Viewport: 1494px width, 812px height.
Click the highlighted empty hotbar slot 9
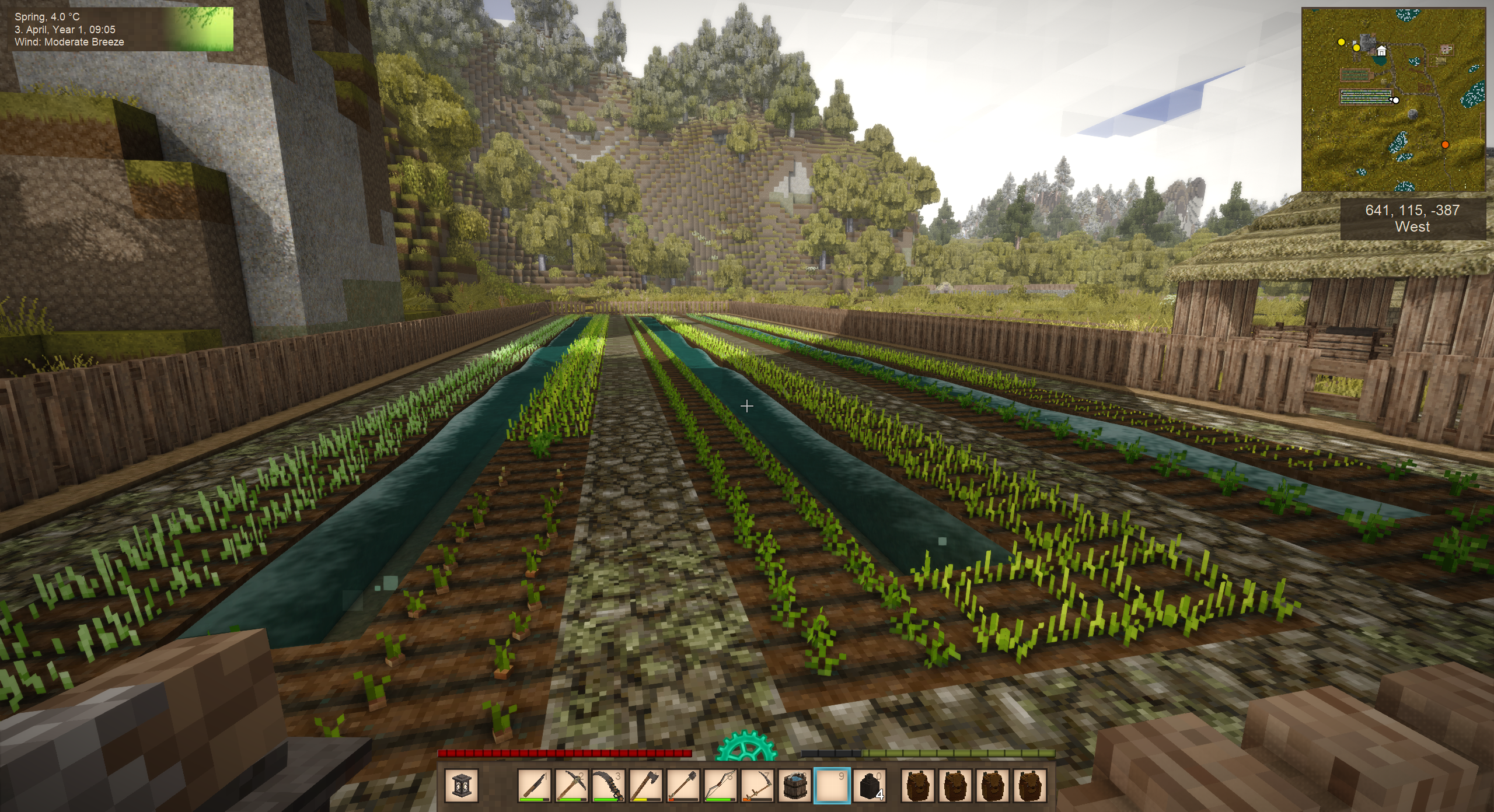832,785
